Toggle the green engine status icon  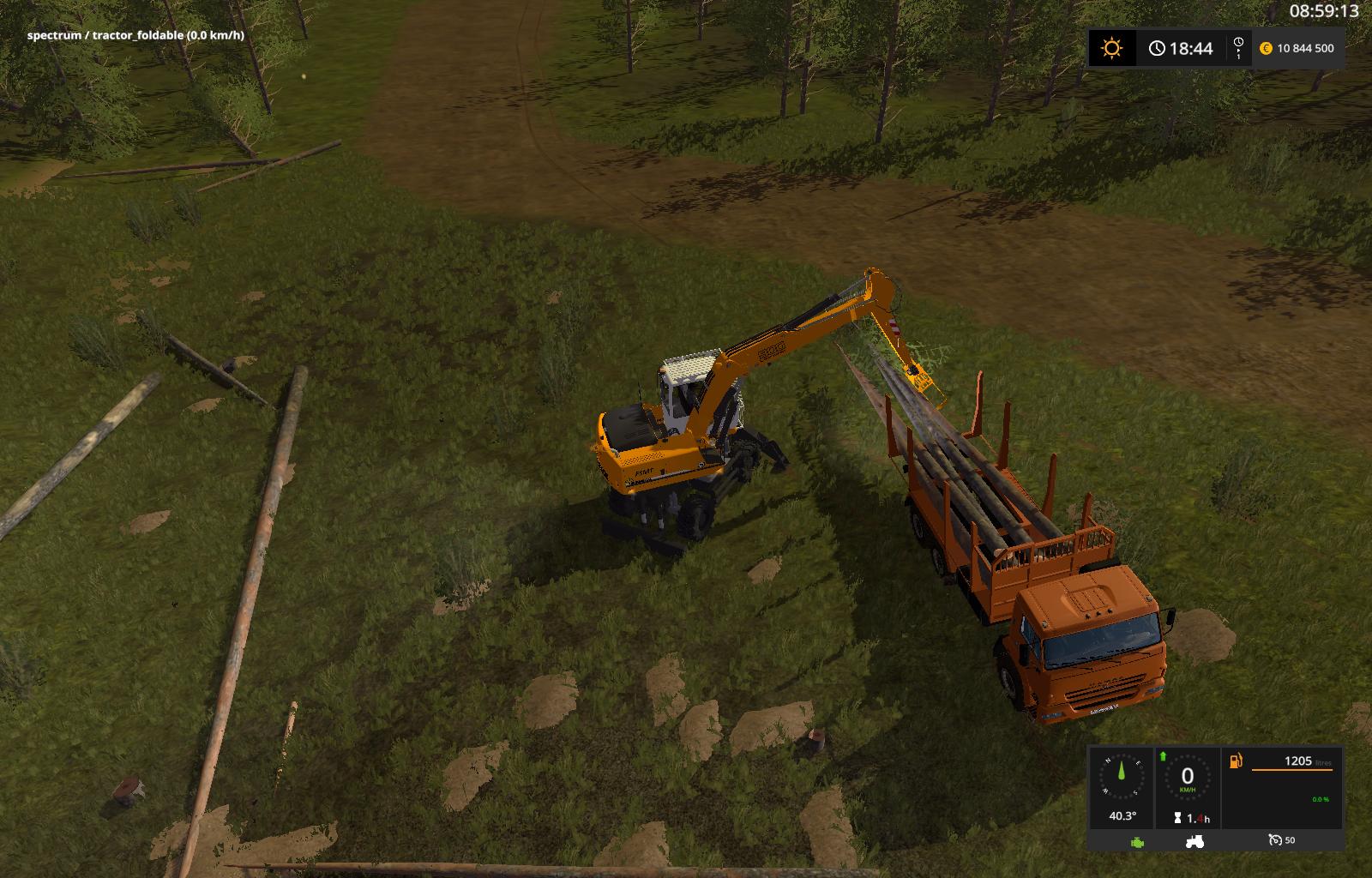1137,842
